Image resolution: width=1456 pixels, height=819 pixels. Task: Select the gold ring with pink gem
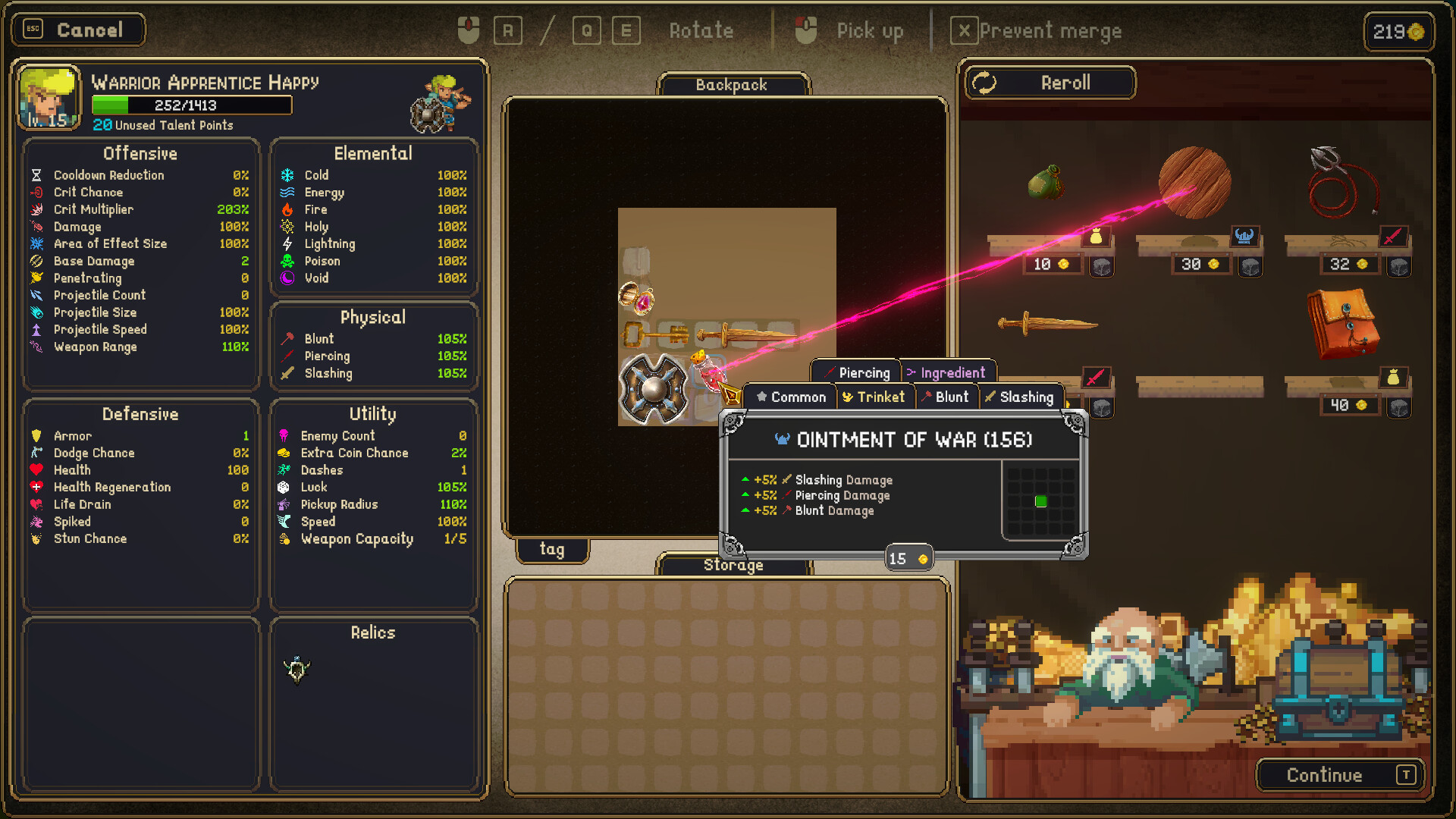637,298
